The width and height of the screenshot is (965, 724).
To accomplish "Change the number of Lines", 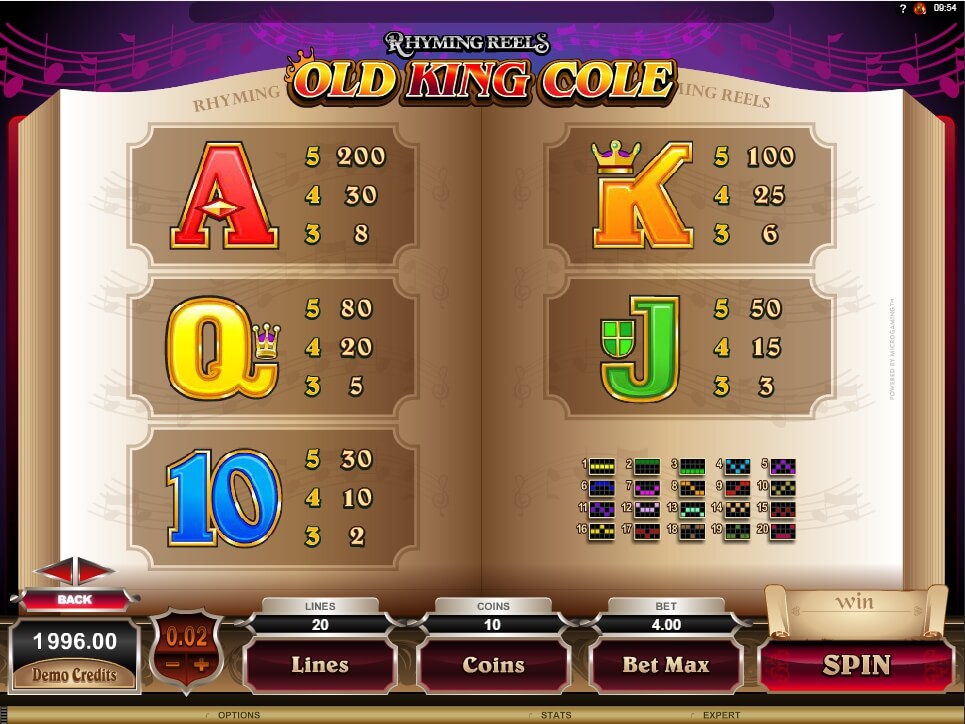I will [x=319, y=665].
